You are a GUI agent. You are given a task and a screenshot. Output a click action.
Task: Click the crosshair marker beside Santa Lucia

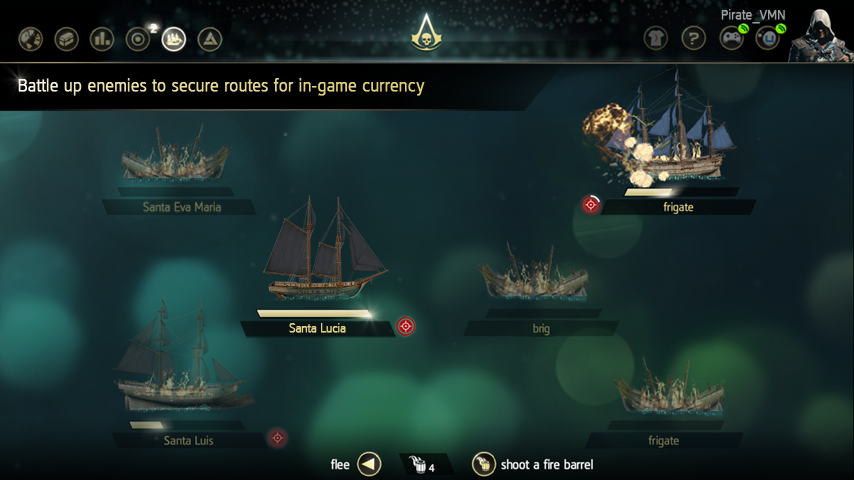(x=405, y=326)
